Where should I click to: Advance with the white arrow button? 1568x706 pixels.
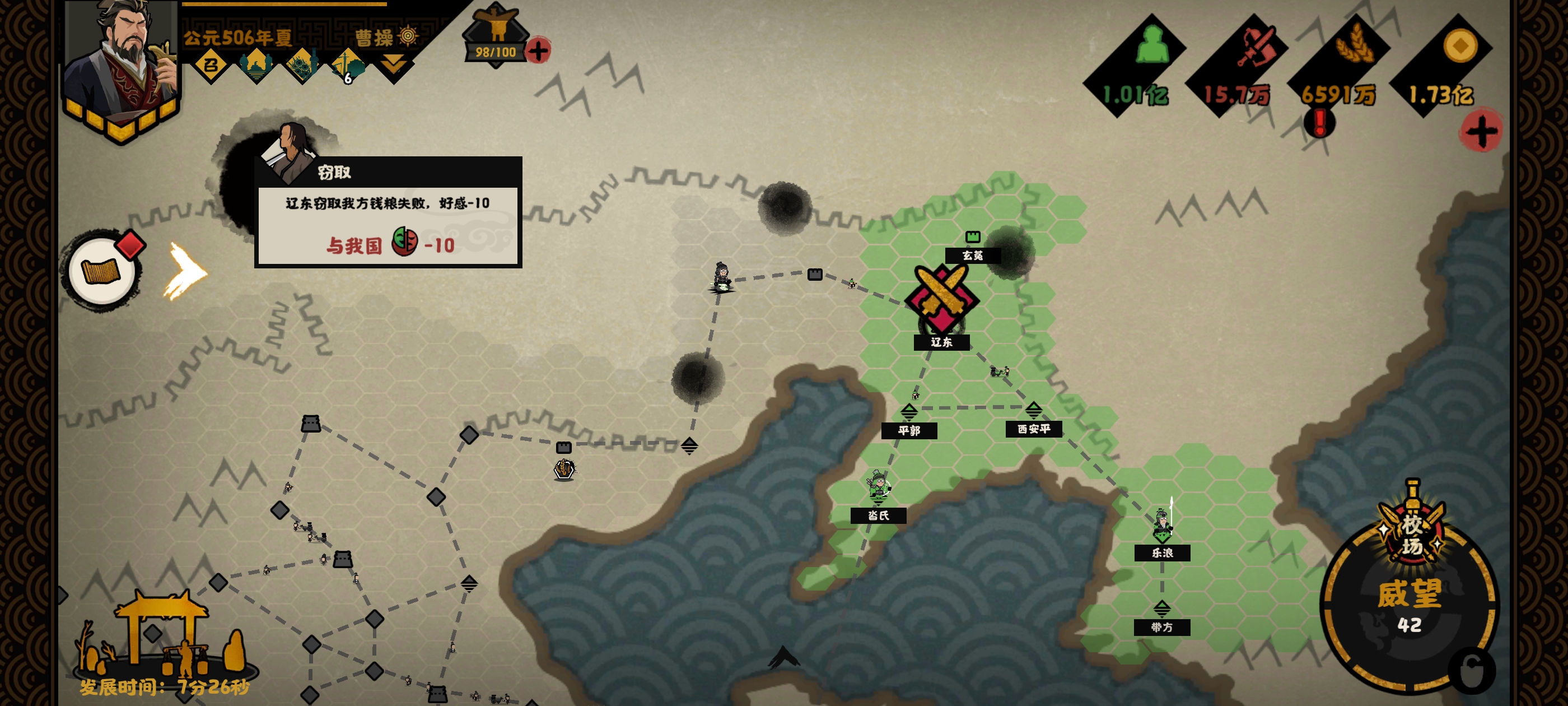[186, 271]
